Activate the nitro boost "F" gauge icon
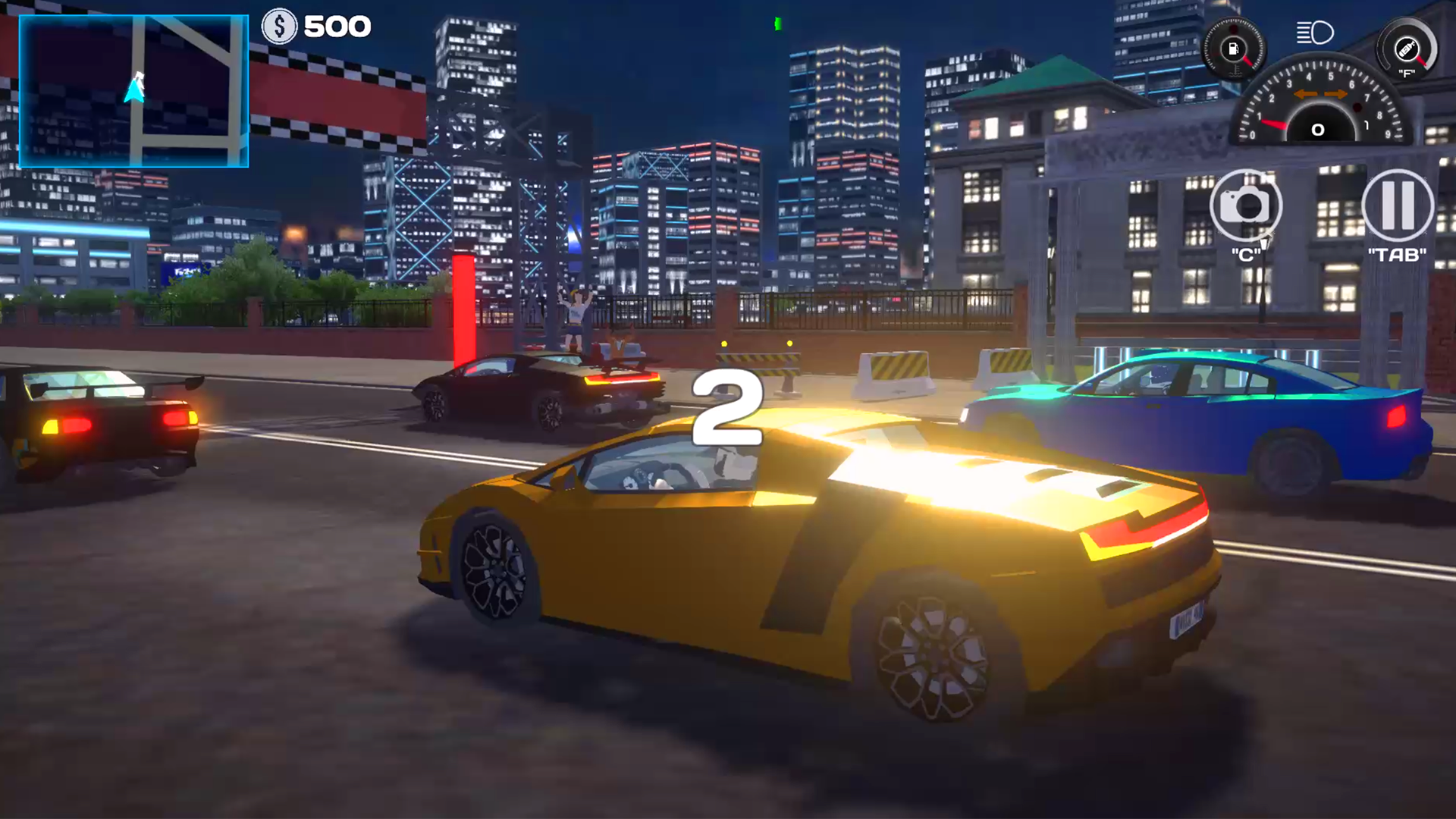The image size is (1456, 819). tap(1406, 47)
